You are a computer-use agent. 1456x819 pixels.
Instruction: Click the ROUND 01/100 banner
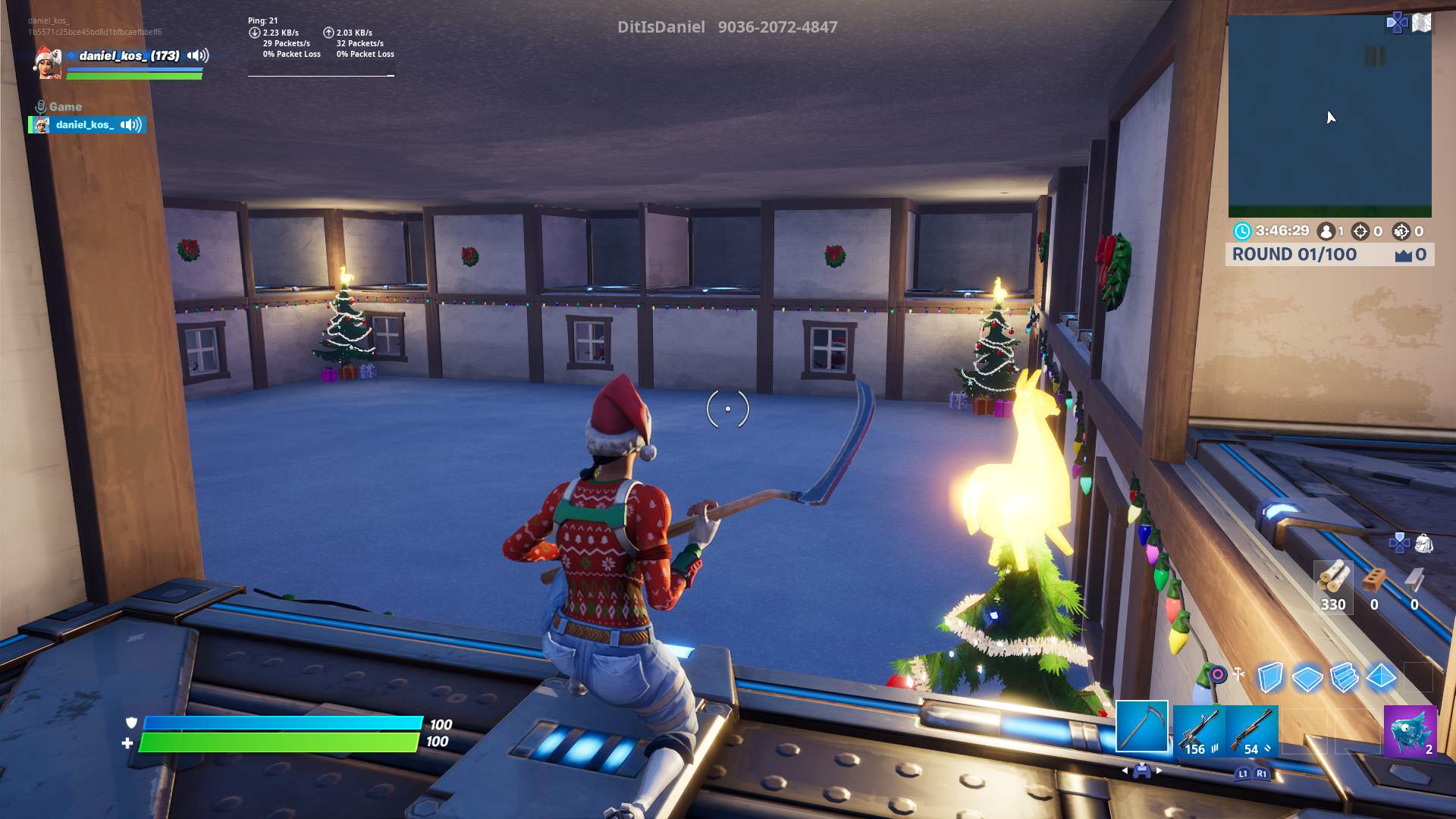(x=1294, y=254)
